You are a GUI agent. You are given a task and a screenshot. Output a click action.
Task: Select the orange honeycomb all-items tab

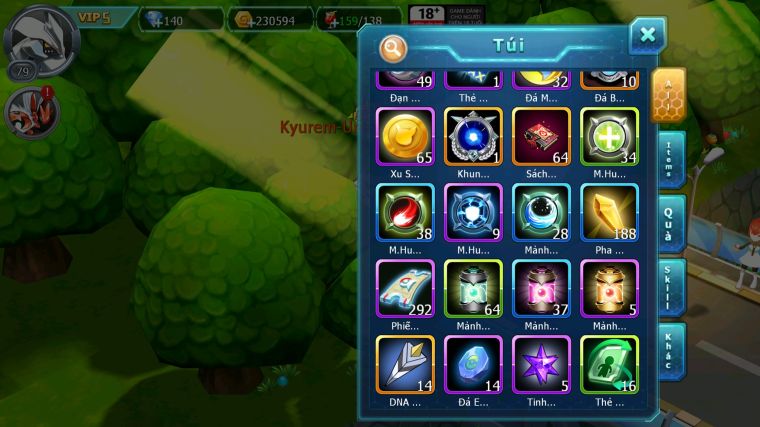(667, 95)
